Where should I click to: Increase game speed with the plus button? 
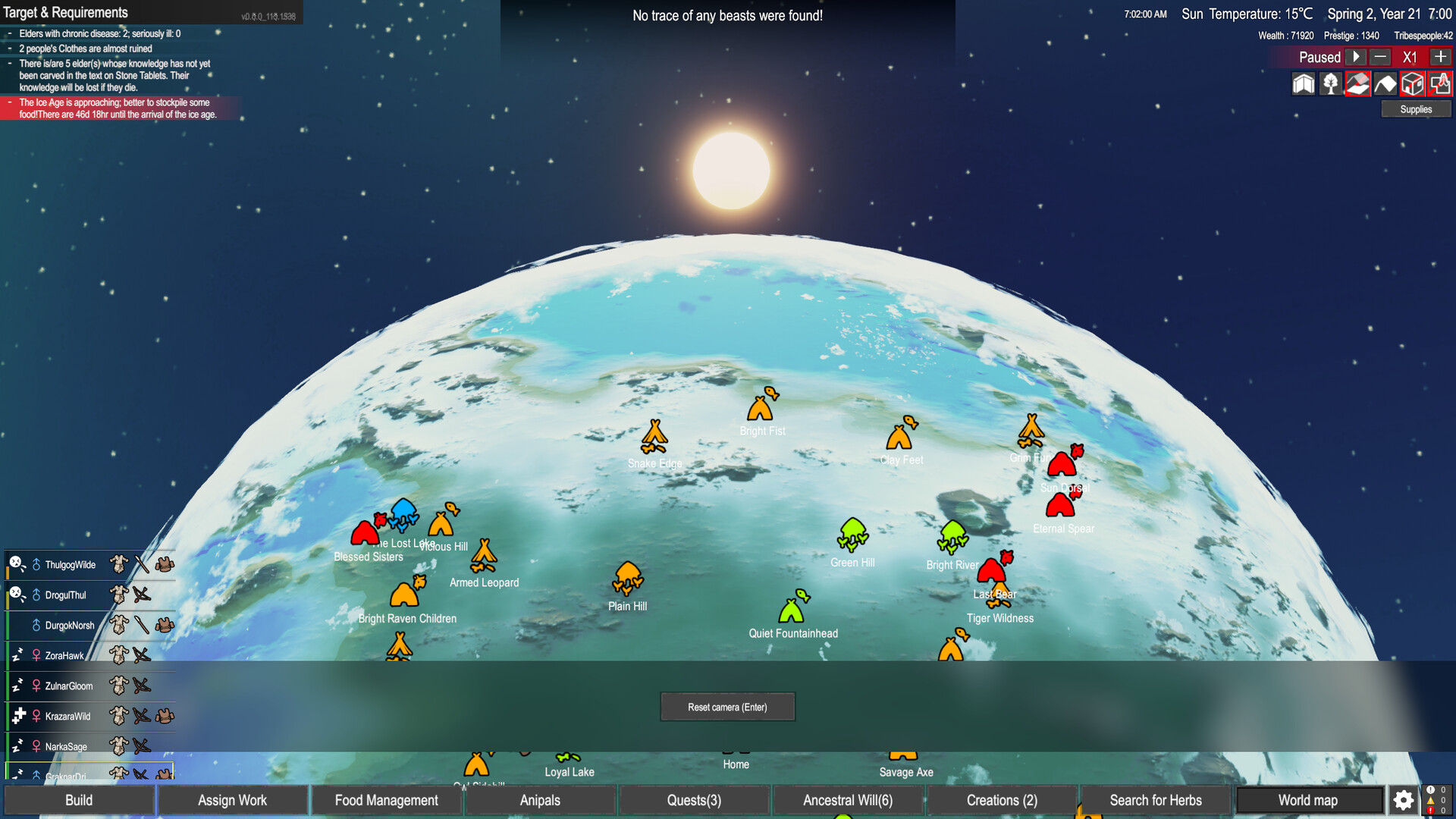1441,57
